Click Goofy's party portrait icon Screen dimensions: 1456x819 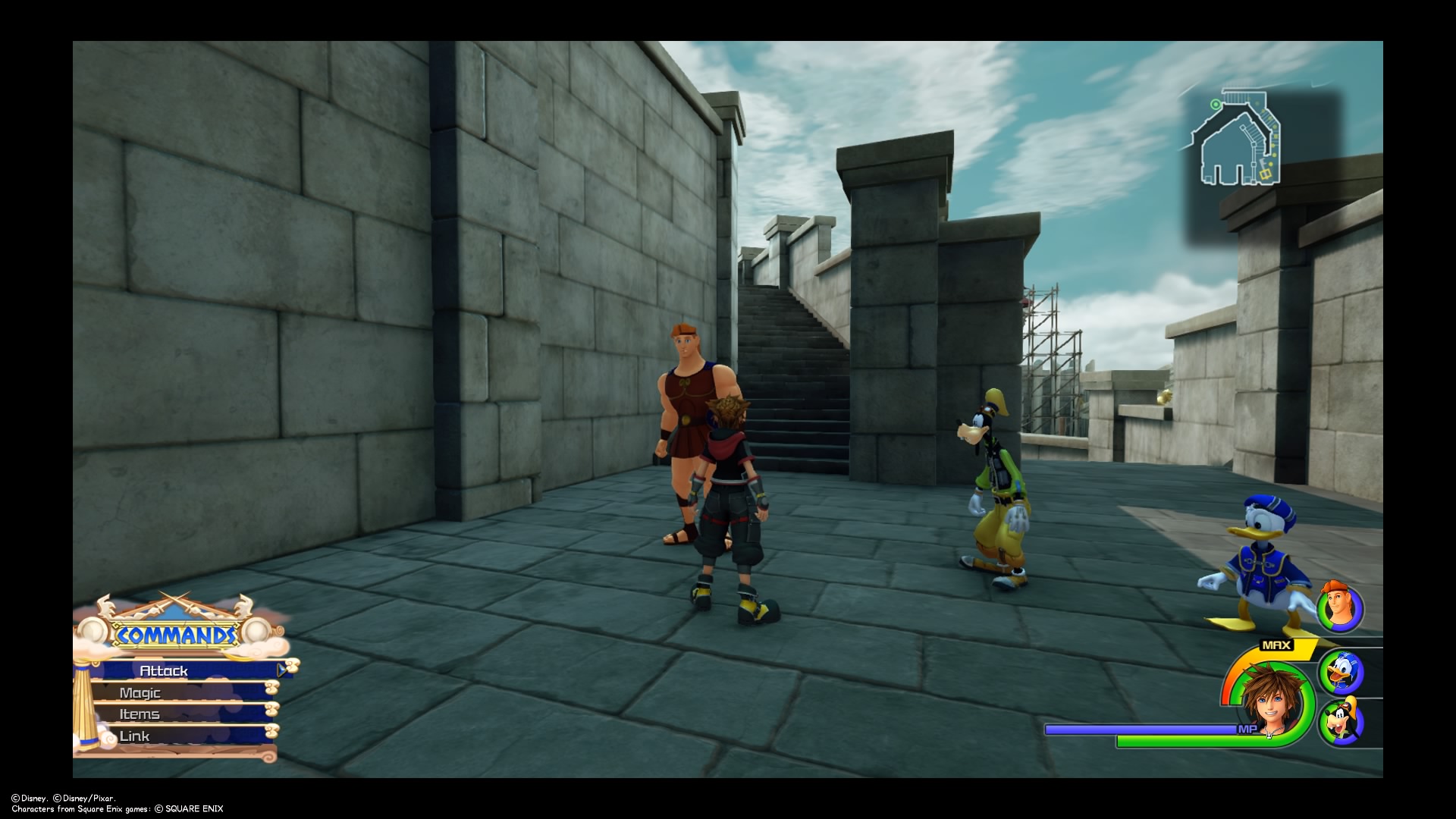tap(1341, 722)
